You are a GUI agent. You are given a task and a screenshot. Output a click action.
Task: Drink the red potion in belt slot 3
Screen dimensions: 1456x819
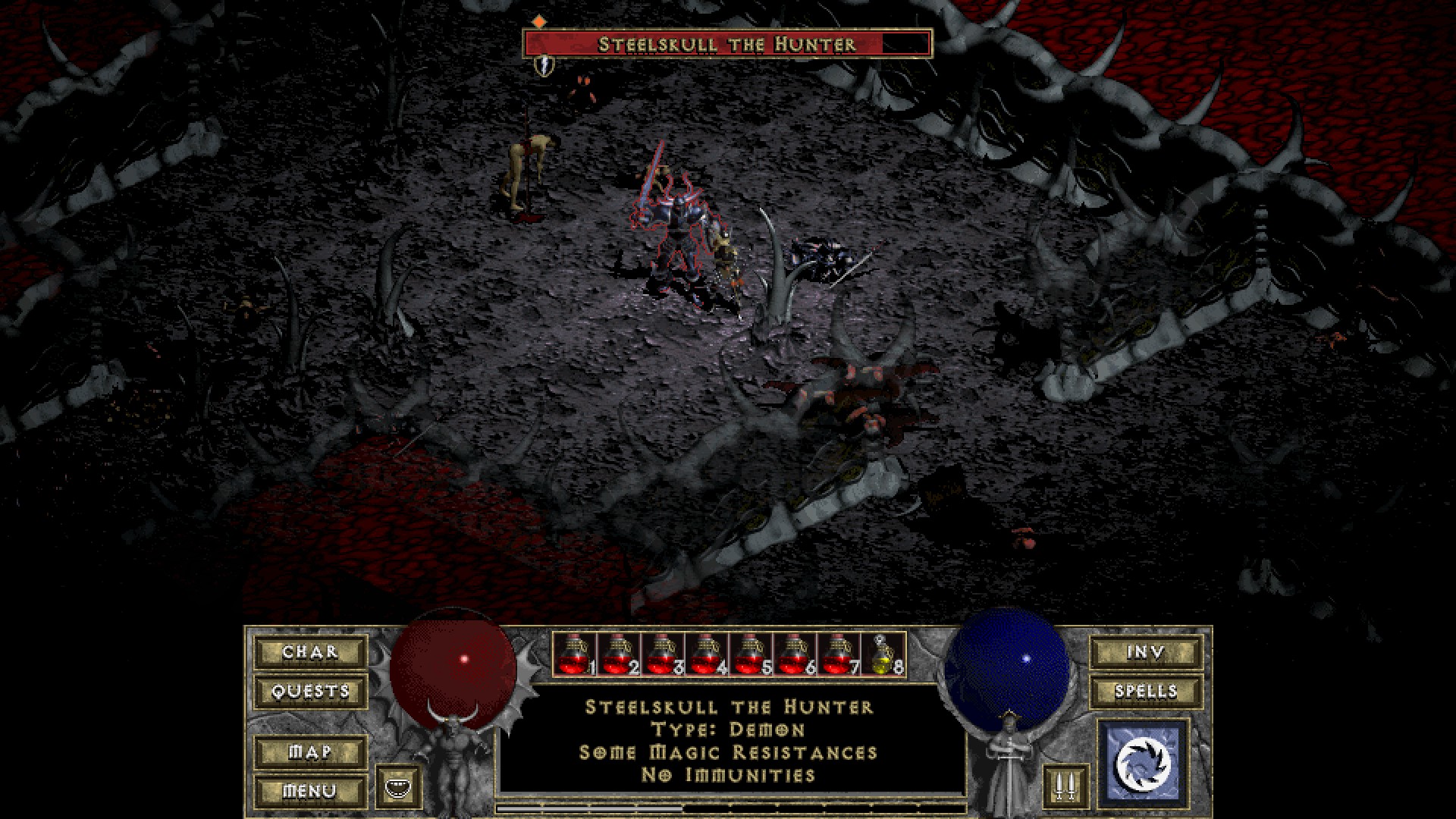click(662, 654)
